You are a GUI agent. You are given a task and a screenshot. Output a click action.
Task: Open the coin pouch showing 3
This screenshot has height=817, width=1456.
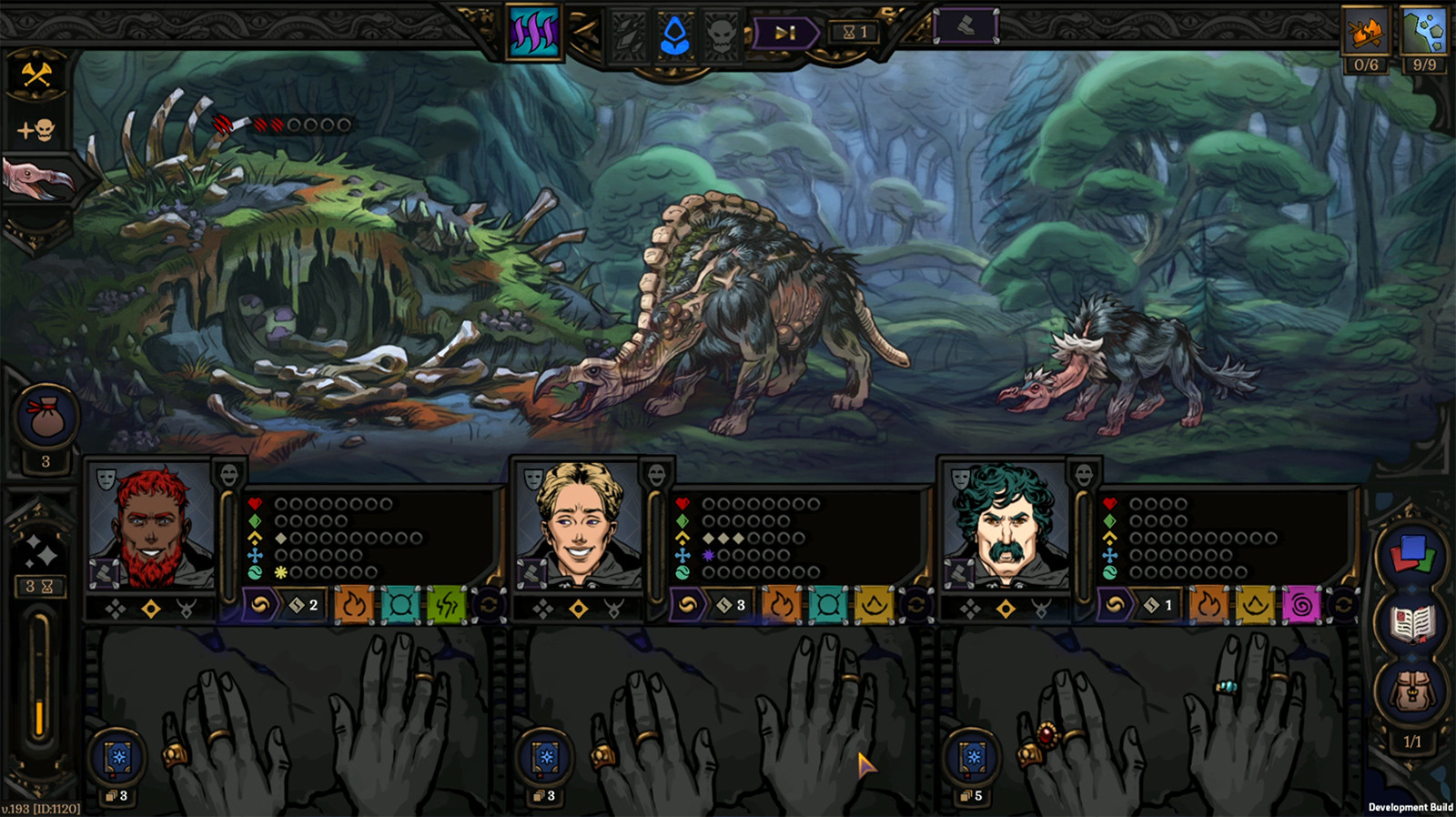point(45,418)
